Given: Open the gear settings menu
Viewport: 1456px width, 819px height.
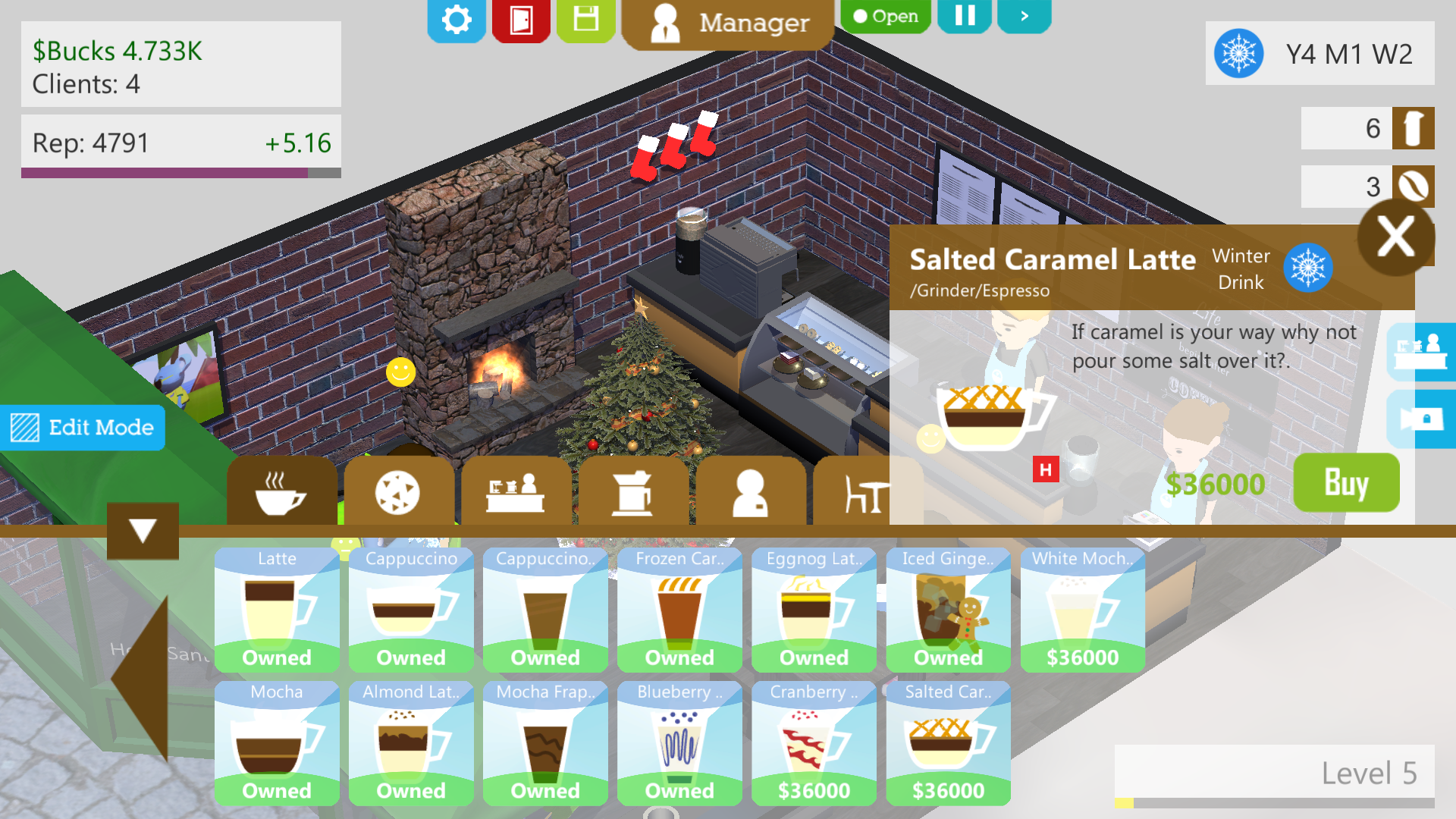Looking at the screenshot, I should pos(456,20).
